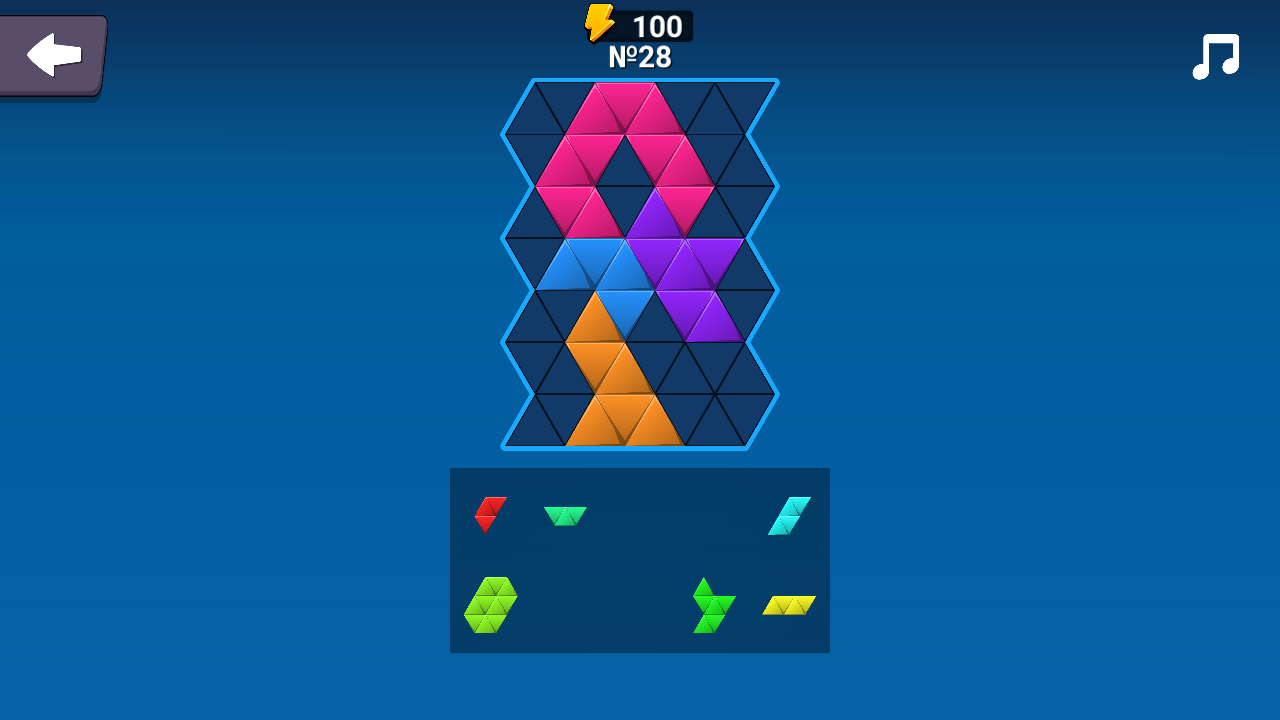Viewport: 1280px width, 720px height.
Task: Select the green trapezoid piece
Action: click(566, 515)
